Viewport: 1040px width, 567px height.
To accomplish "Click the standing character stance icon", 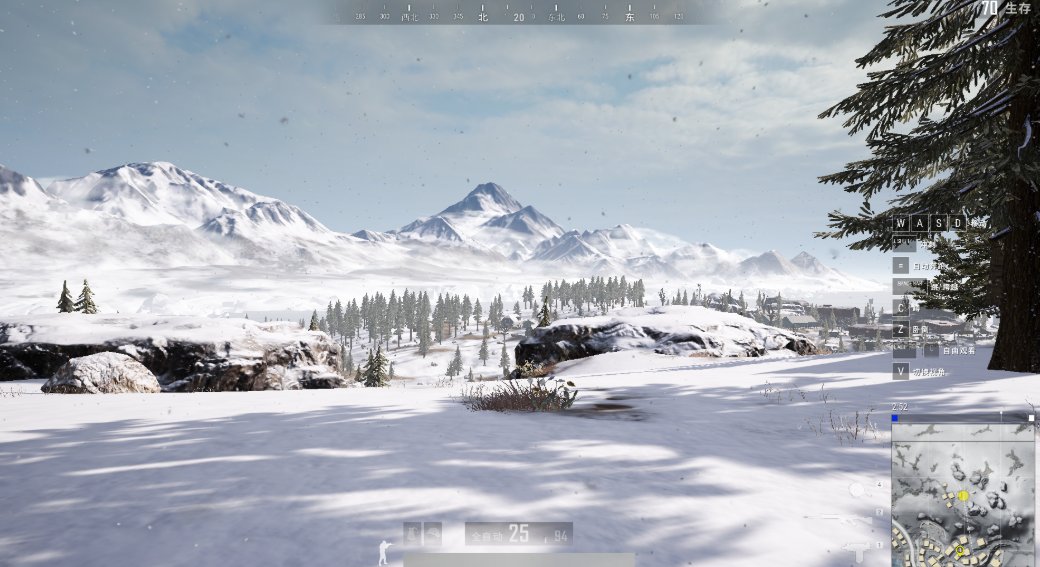I will pos(384,552).
